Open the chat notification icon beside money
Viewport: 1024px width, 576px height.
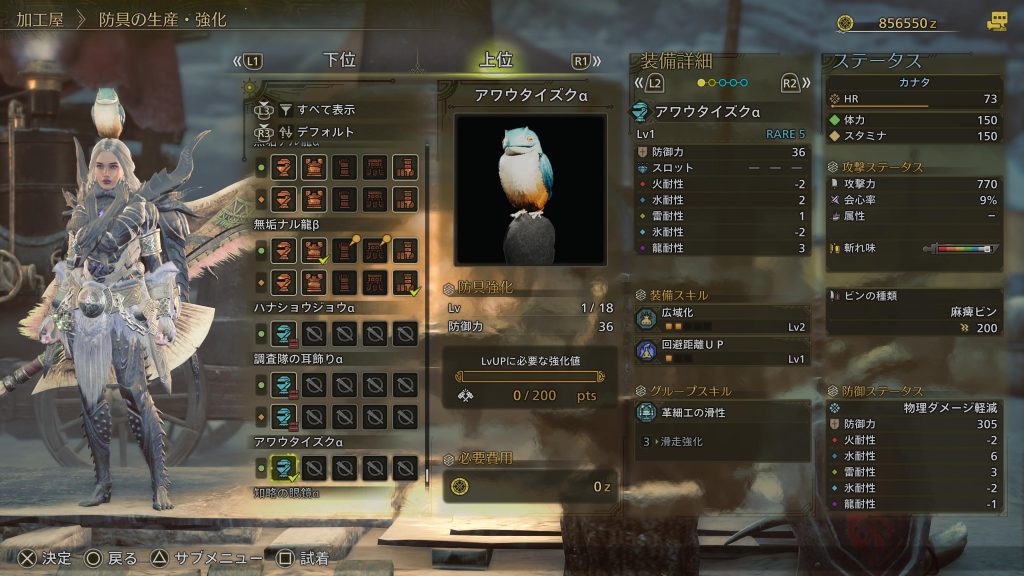point(997,21)
